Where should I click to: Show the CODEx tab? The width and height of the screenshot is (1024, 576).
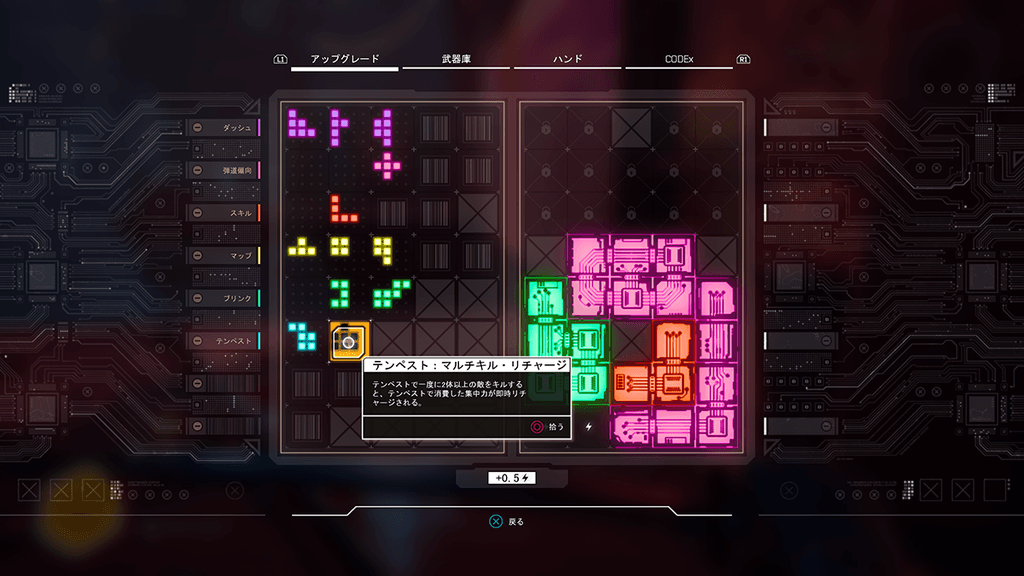678,60
